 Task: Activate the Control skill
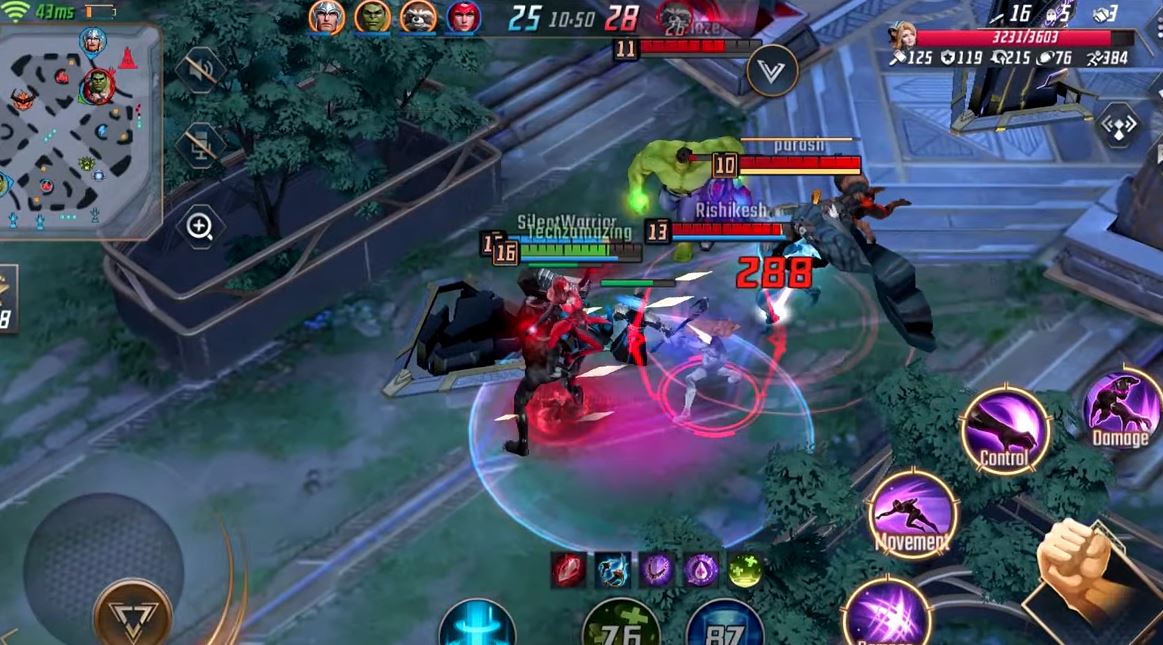[x=1004, y=430]
